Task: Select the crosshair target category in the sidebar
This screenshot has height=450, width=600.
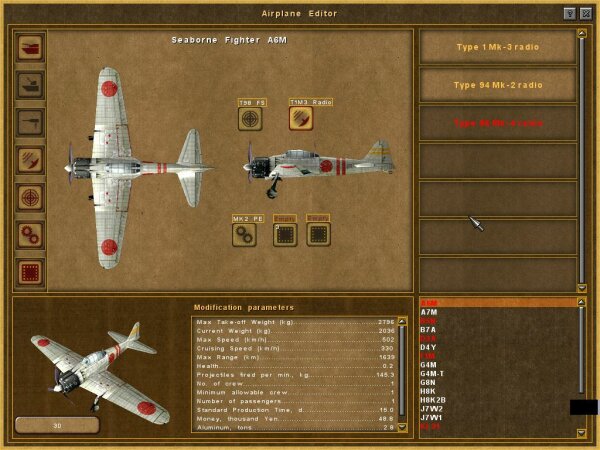Action: click(x=30, y=197)
